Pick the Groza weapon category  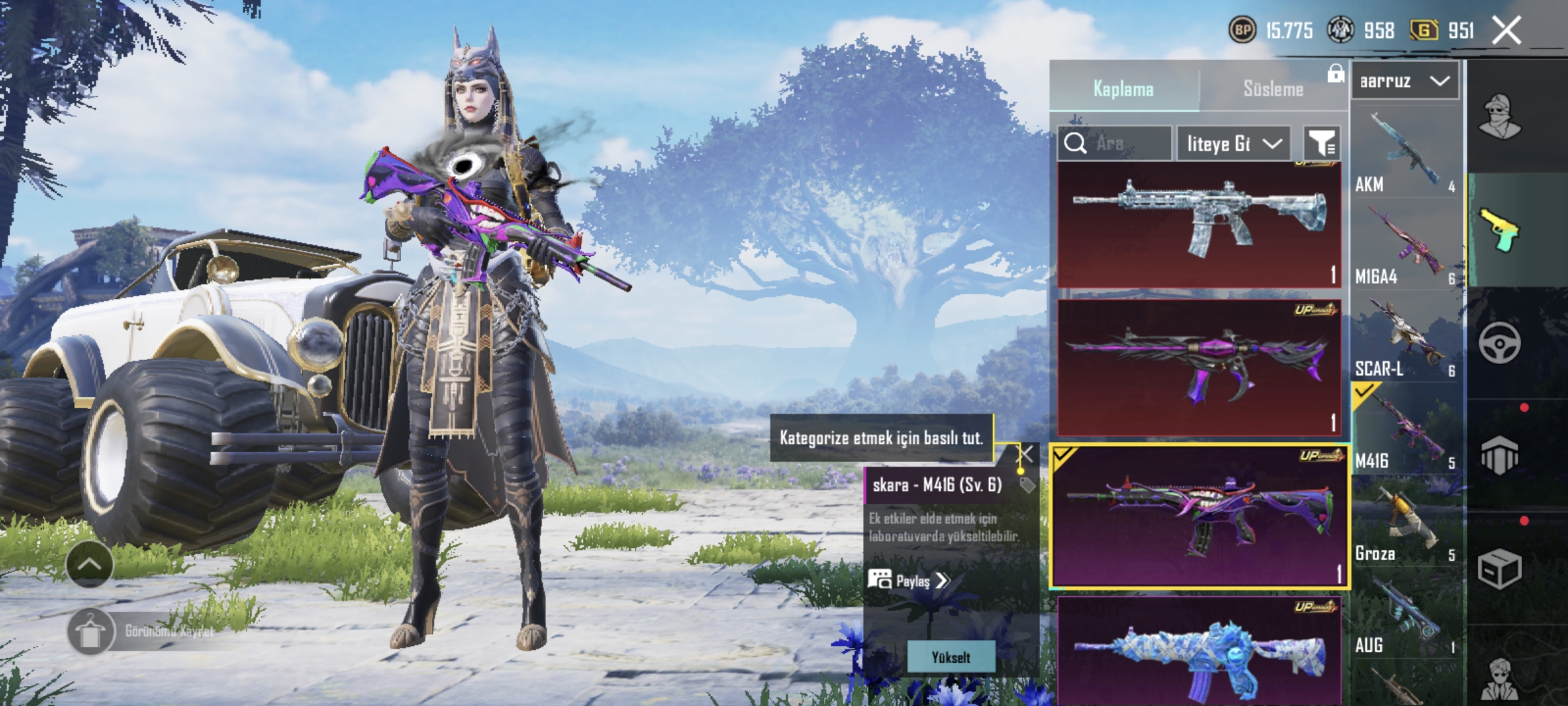click(x=1406, y=523)
